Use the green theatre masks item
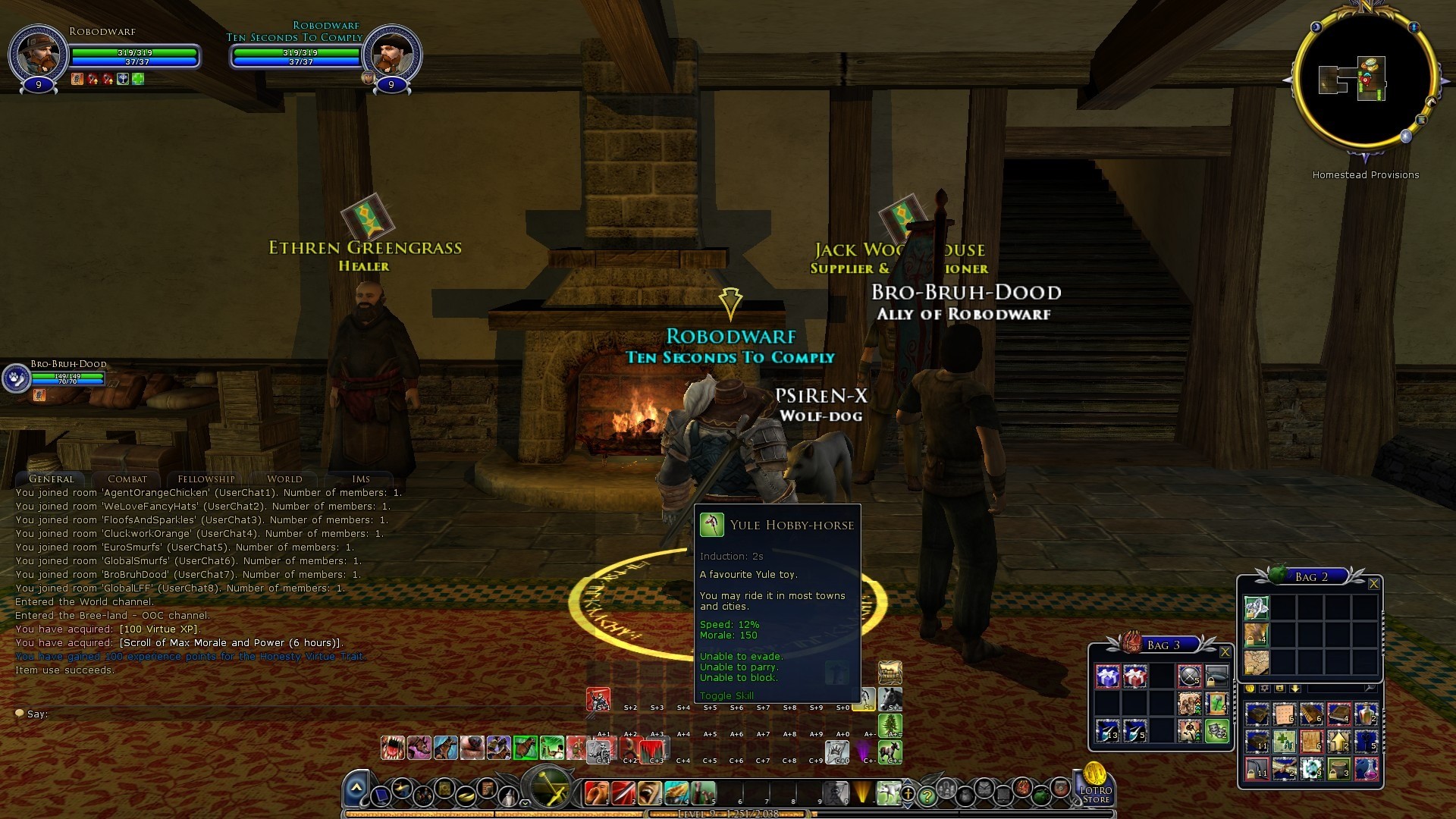Screen dimensions: 1456x819 click(1216, 730)
